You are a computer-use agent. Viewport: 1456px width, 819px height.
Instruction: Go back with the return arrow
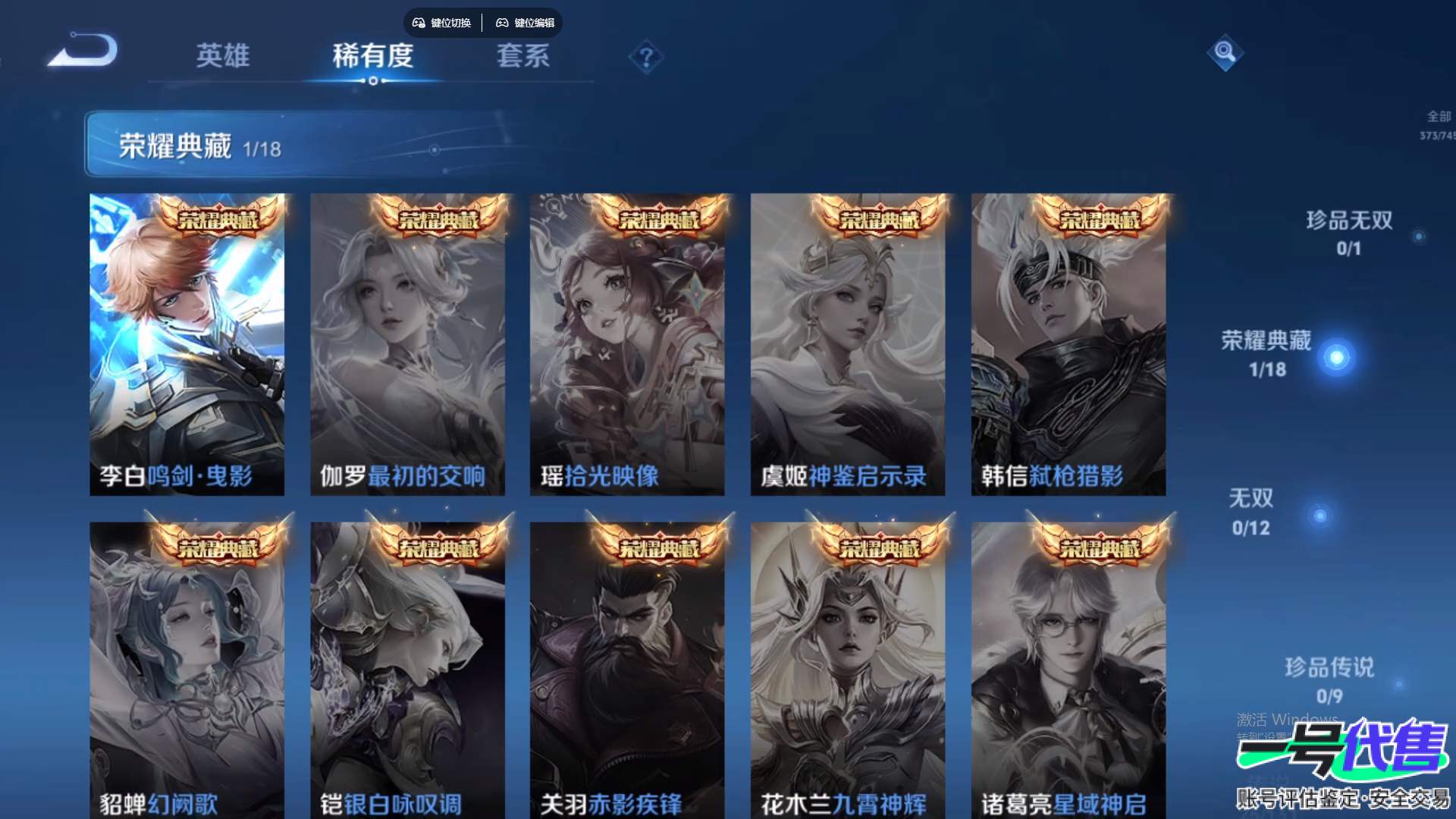(83, 52)
